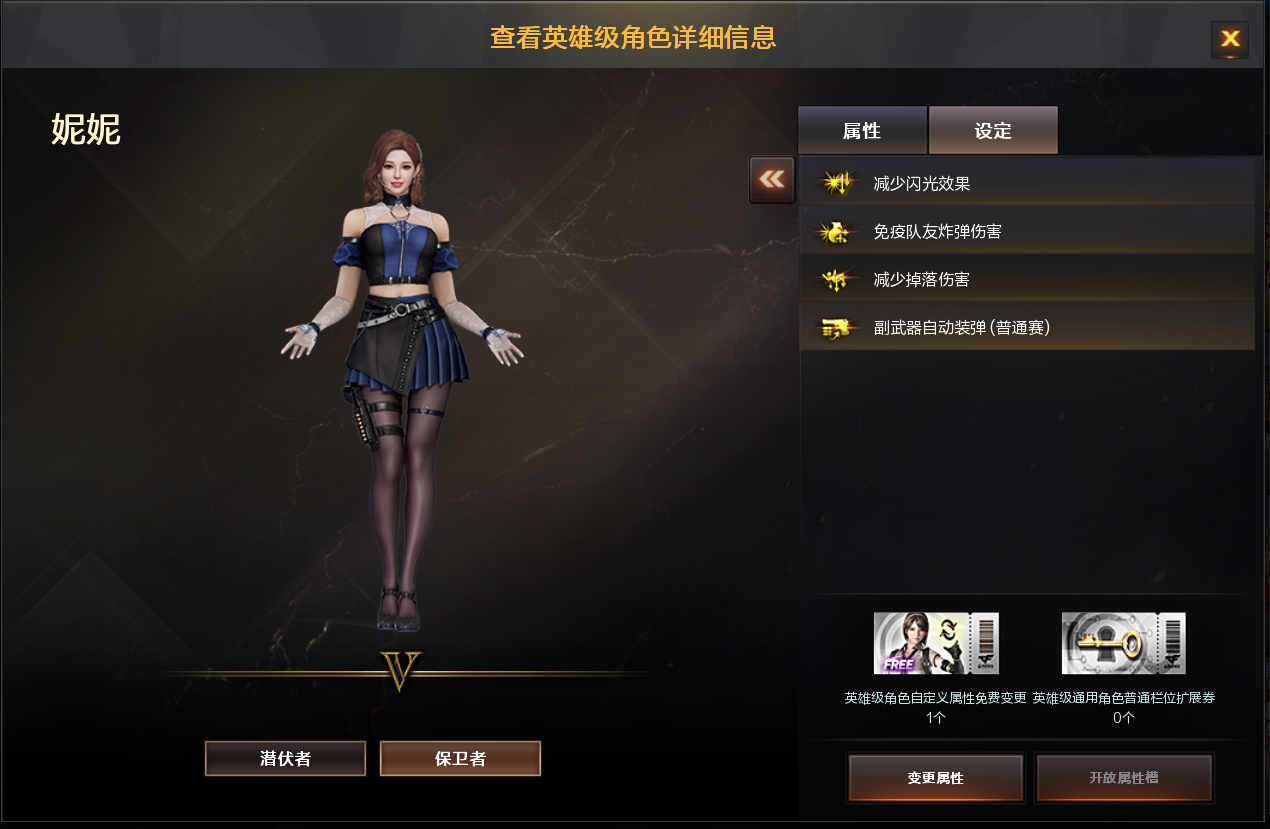Close the hero character details window
1270x829 pixels.
coord(1229,39)
